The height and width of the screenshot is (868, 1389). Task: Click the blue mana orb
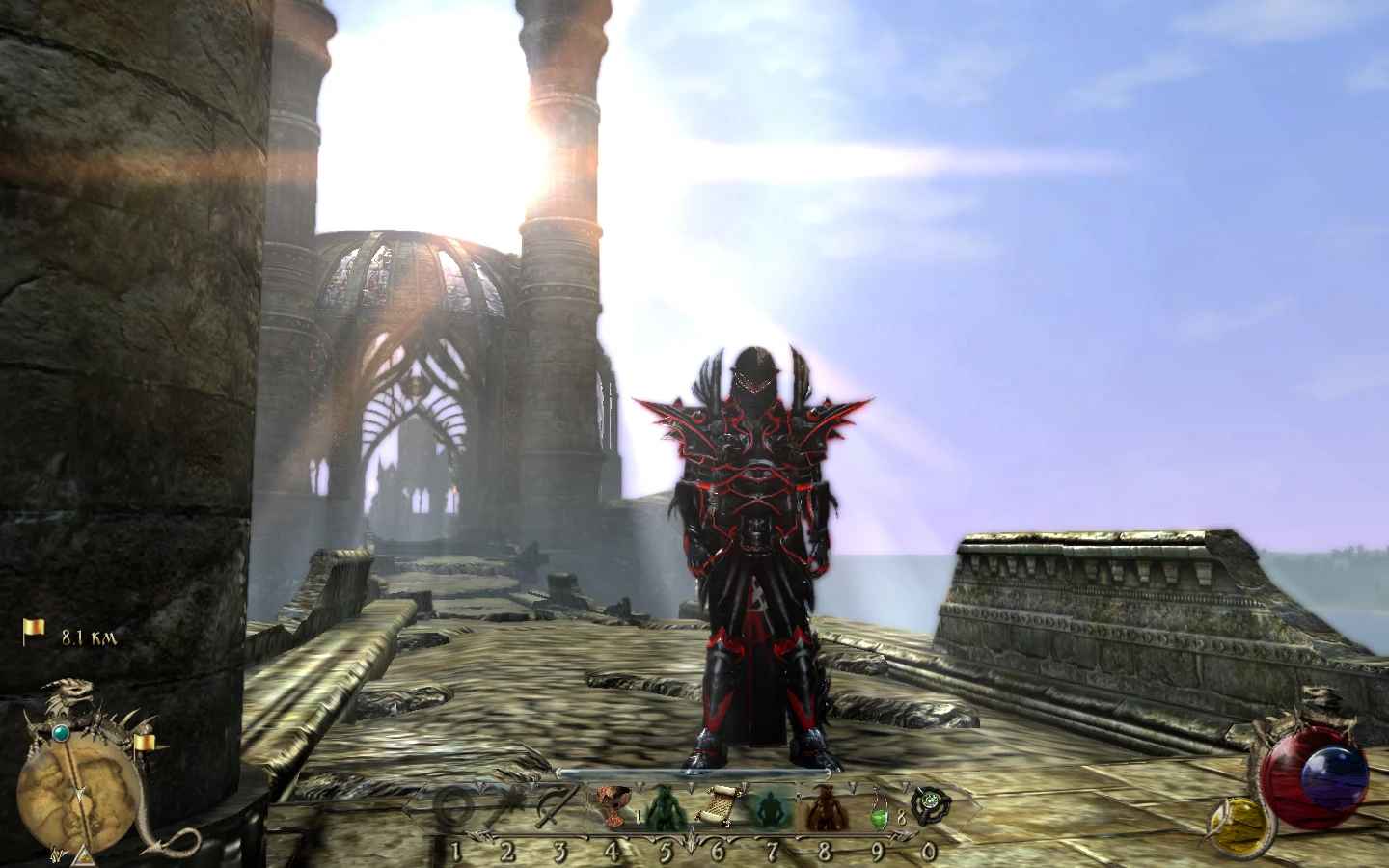[1333, 776]
